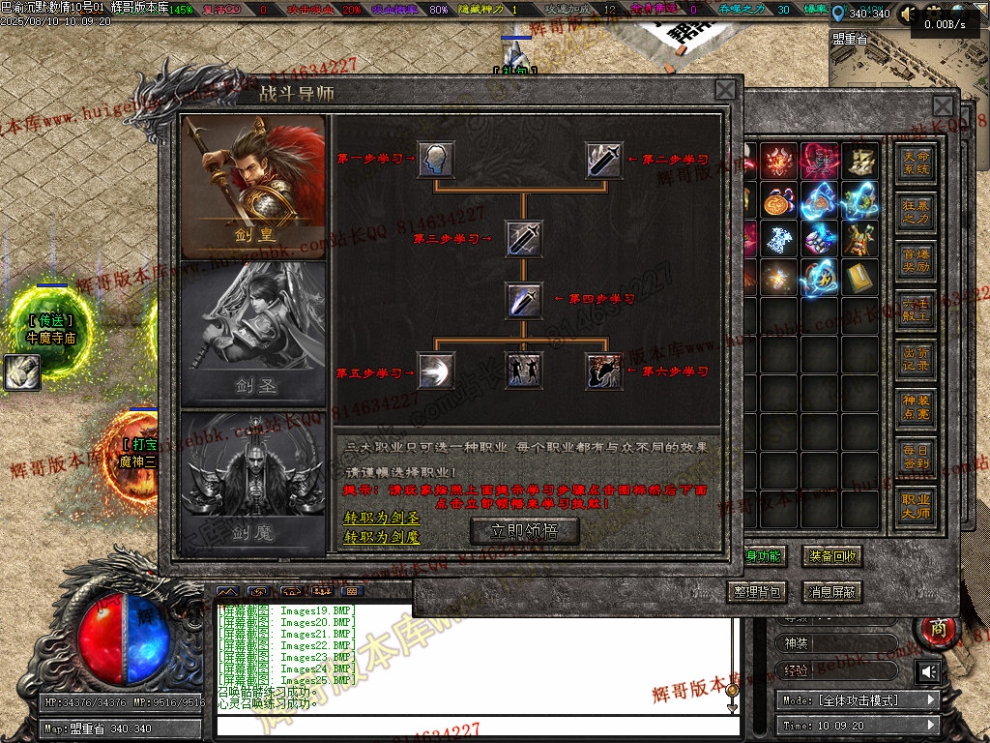Image resolution: width=990 pixels, height=743 pixels.
Task: Choose the step-five white slash skill icon
Action: (x=435, y=371)
